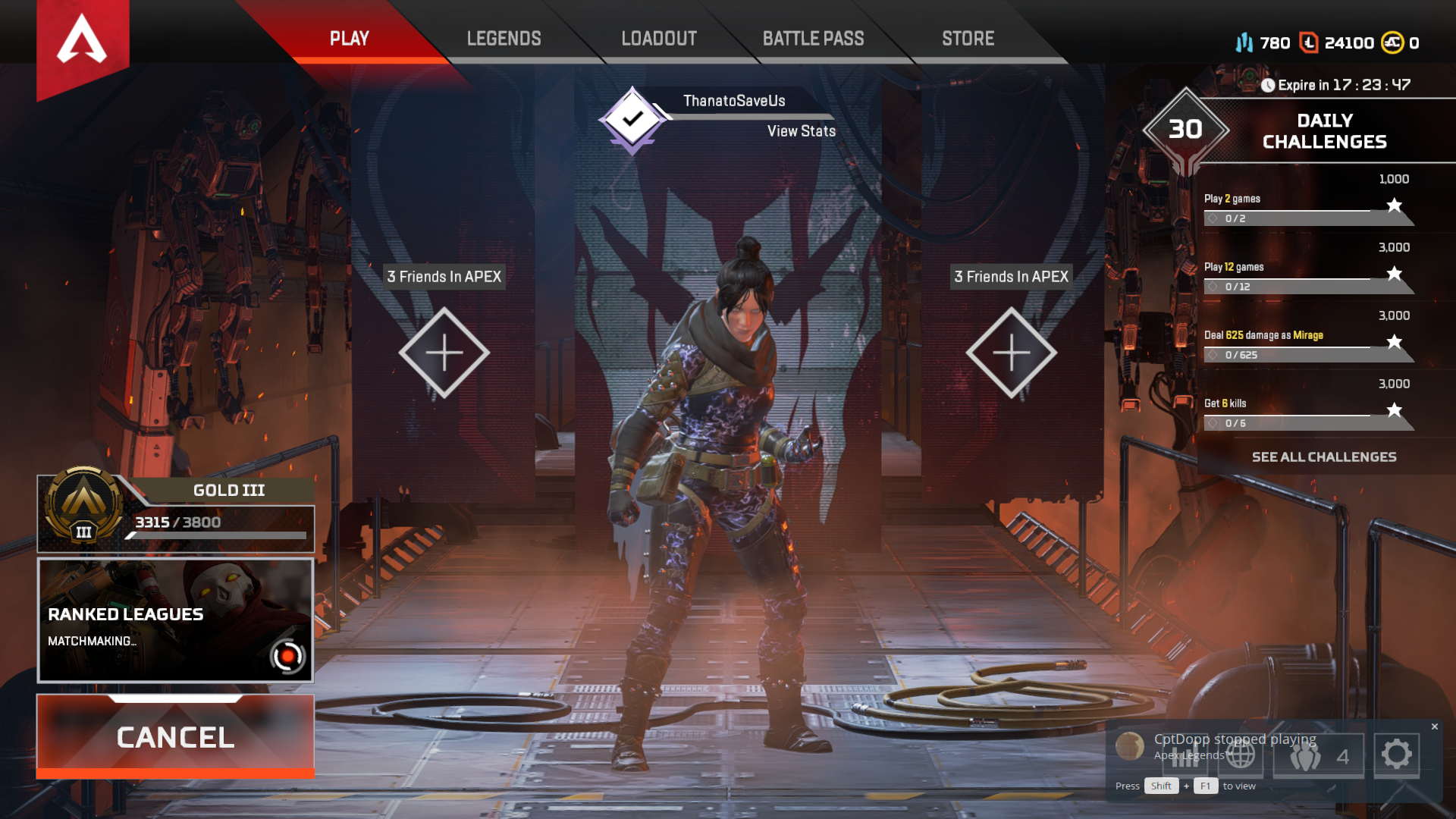
Task: Select the Play 12 games challenge
Action: pyautogui.click(x=1308, y=276)
